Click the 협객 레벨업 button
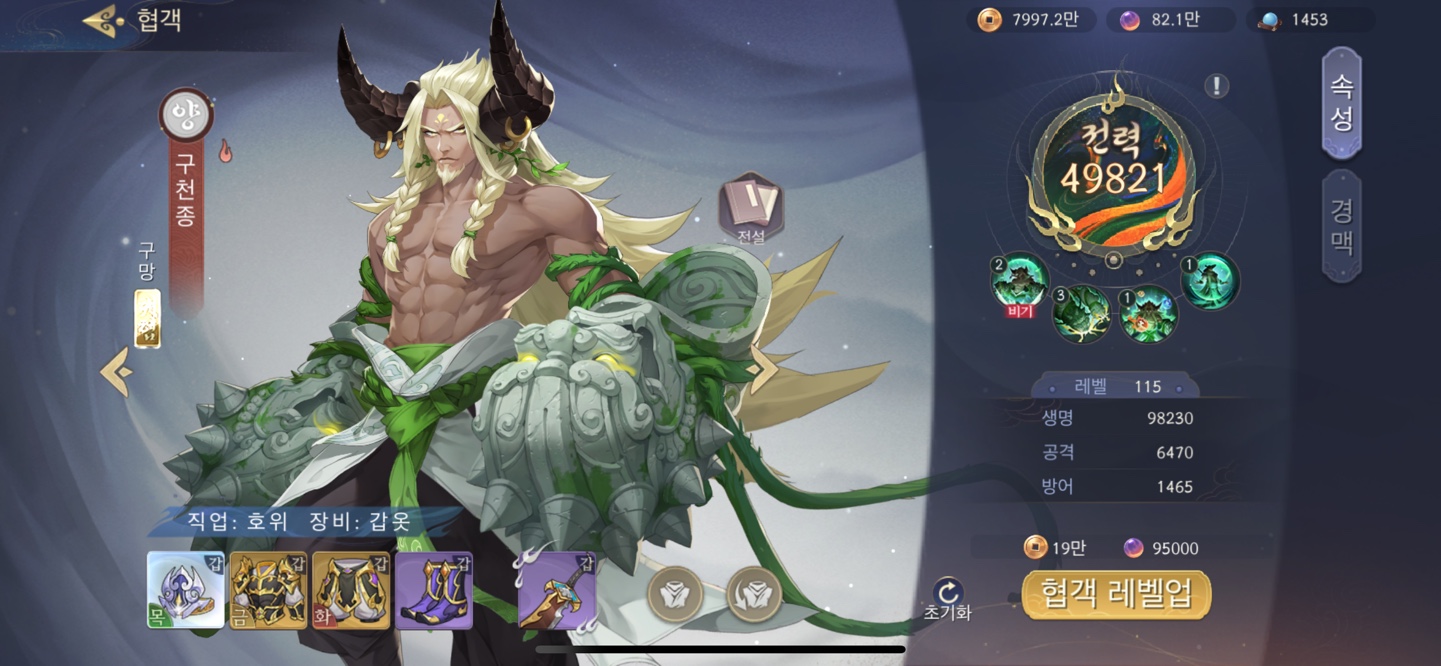Viewport: 1441px width, 666px height. click(x=1116, y=596)
